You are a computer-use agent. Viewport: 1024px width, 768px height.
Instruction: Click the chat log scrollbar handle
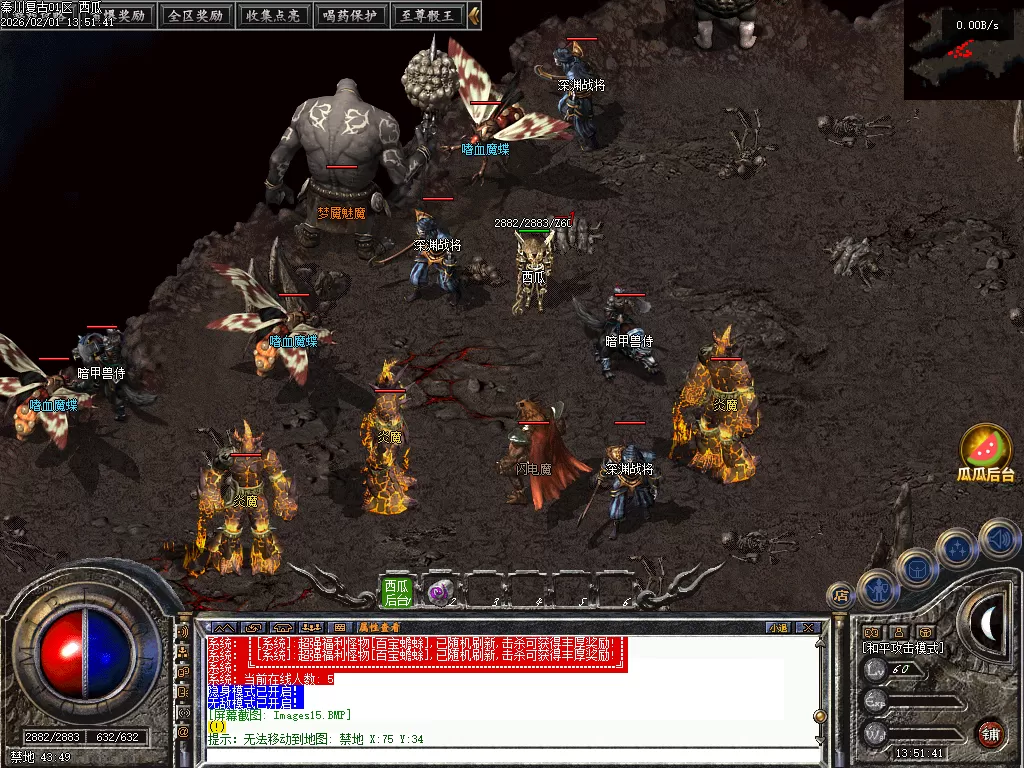pyautogui.click(x=819, y=716)
